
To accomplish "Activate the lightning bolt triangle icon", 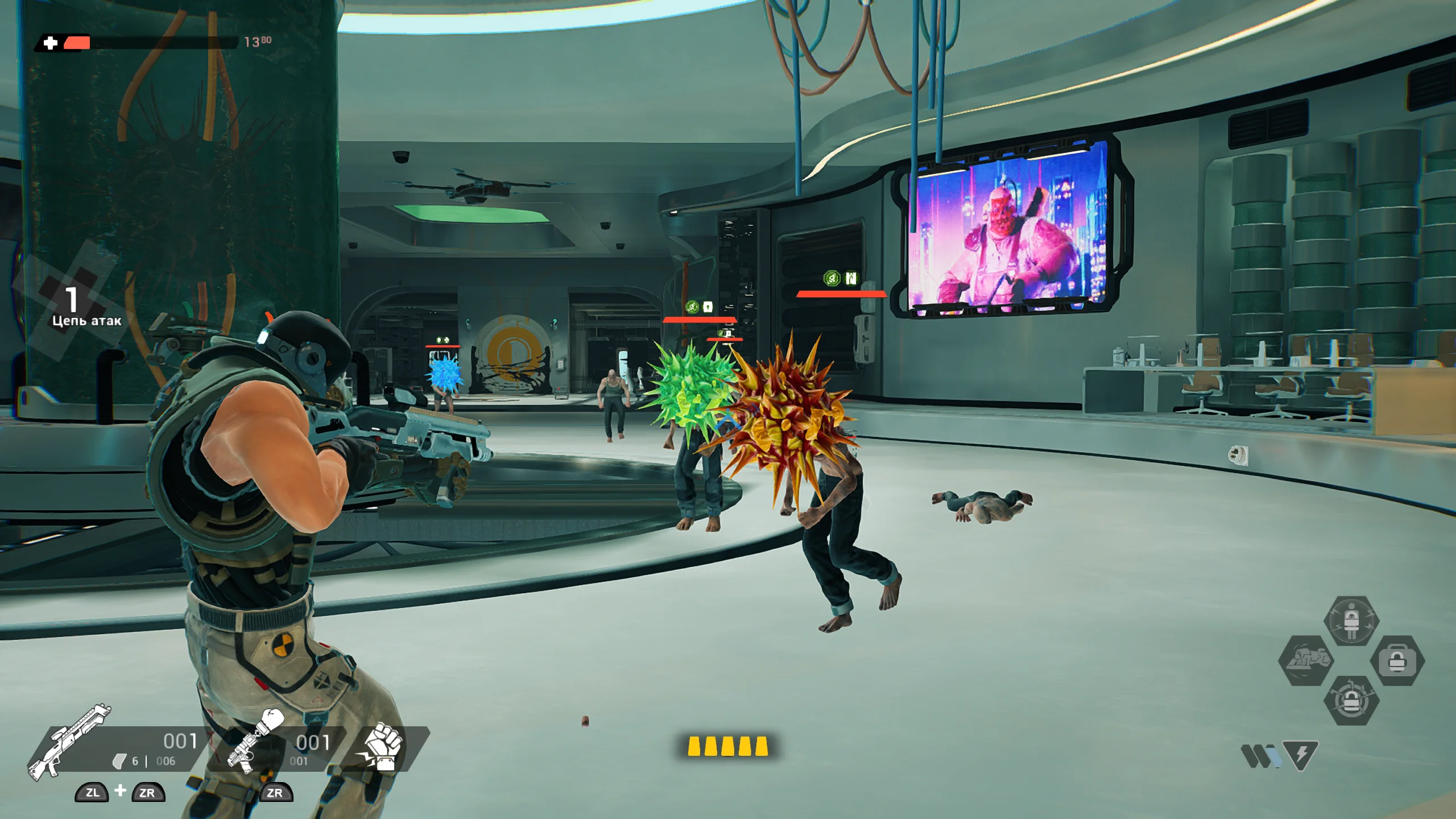I will coord(1301,755).
